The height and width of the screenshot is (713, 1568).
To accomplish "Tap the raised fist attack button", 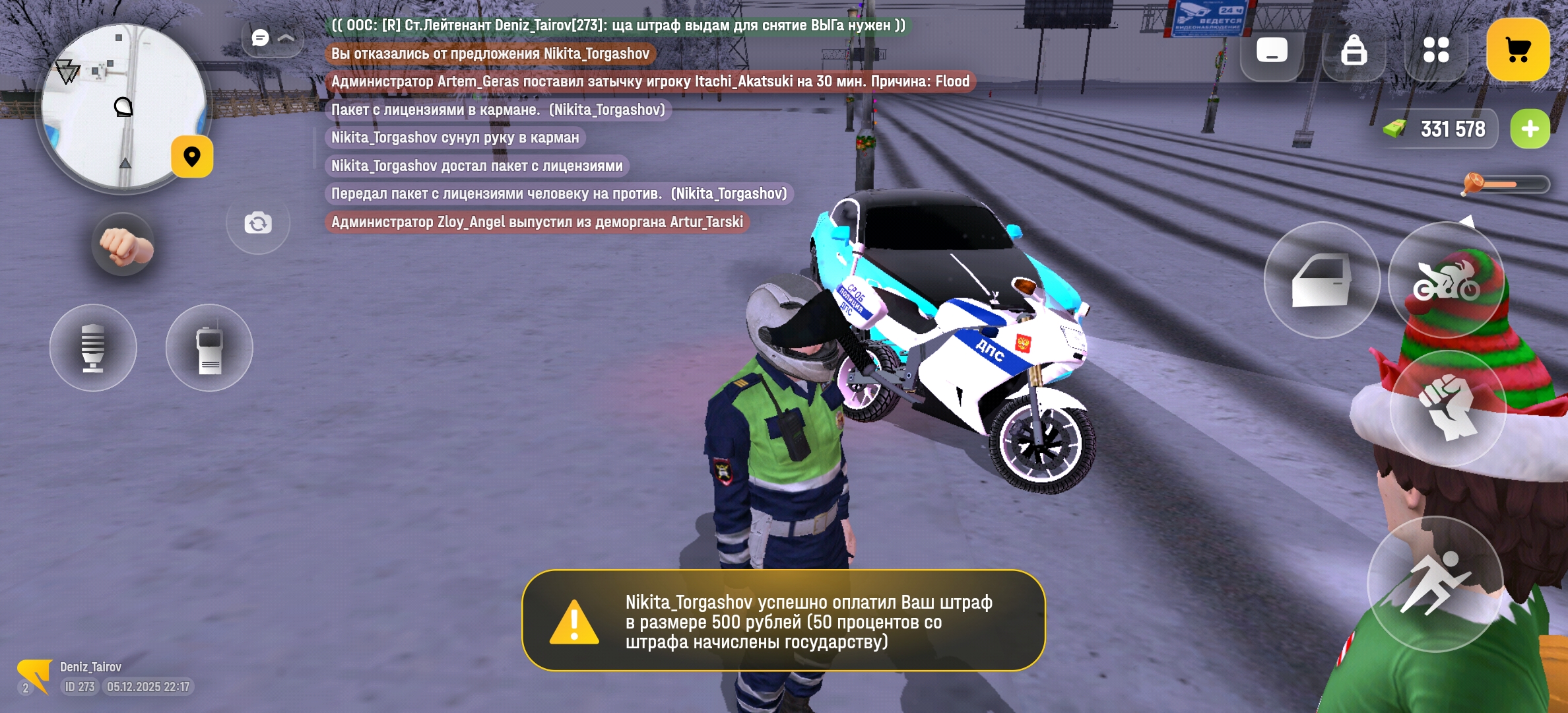I will tap(1447, 407).
